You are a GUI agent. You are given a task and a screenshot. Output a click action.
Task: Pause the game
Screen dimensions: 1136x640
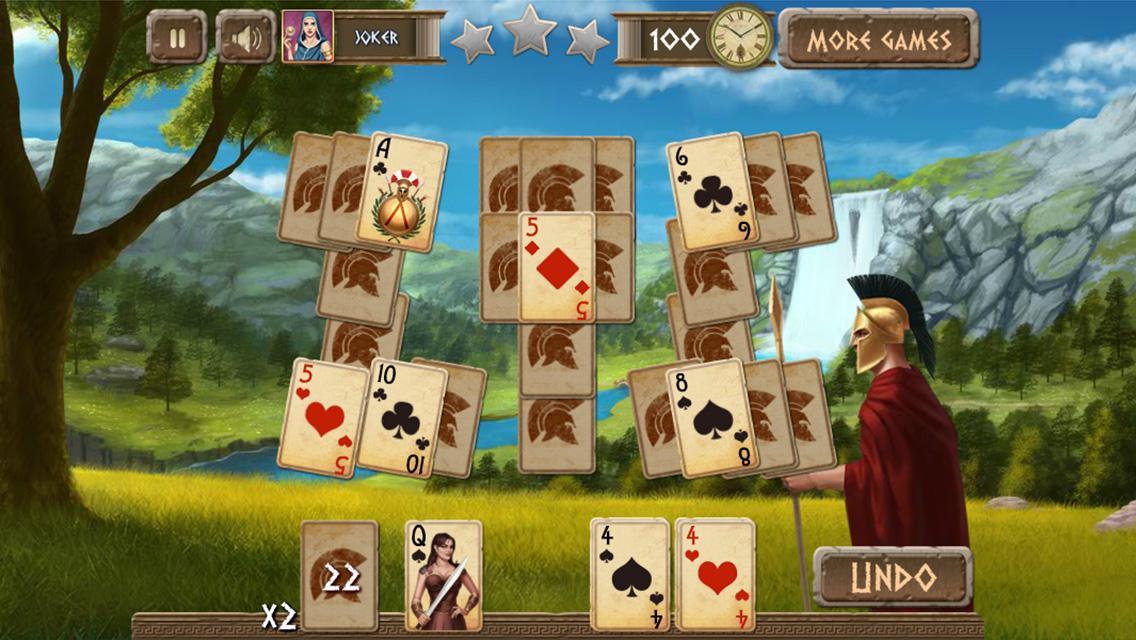[x=177, y=39]
